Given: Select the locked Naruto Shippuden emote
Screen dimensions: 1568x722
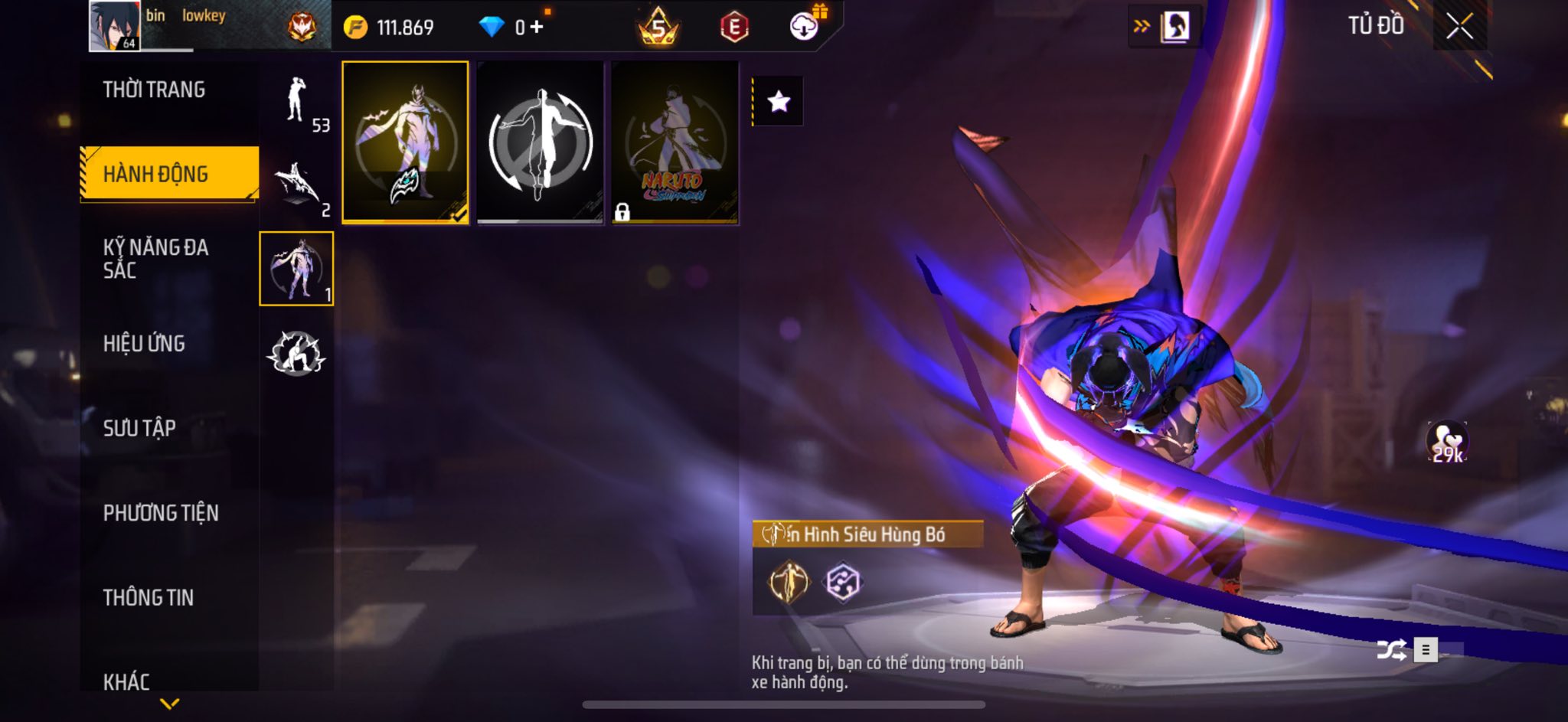Looking at the screenshot, I should 675,142.
